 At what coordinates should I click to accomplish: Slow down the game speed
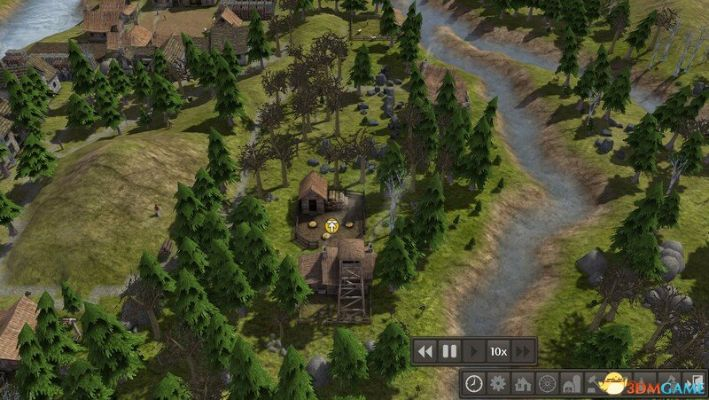pyautogui.click(x=426, y=351)
